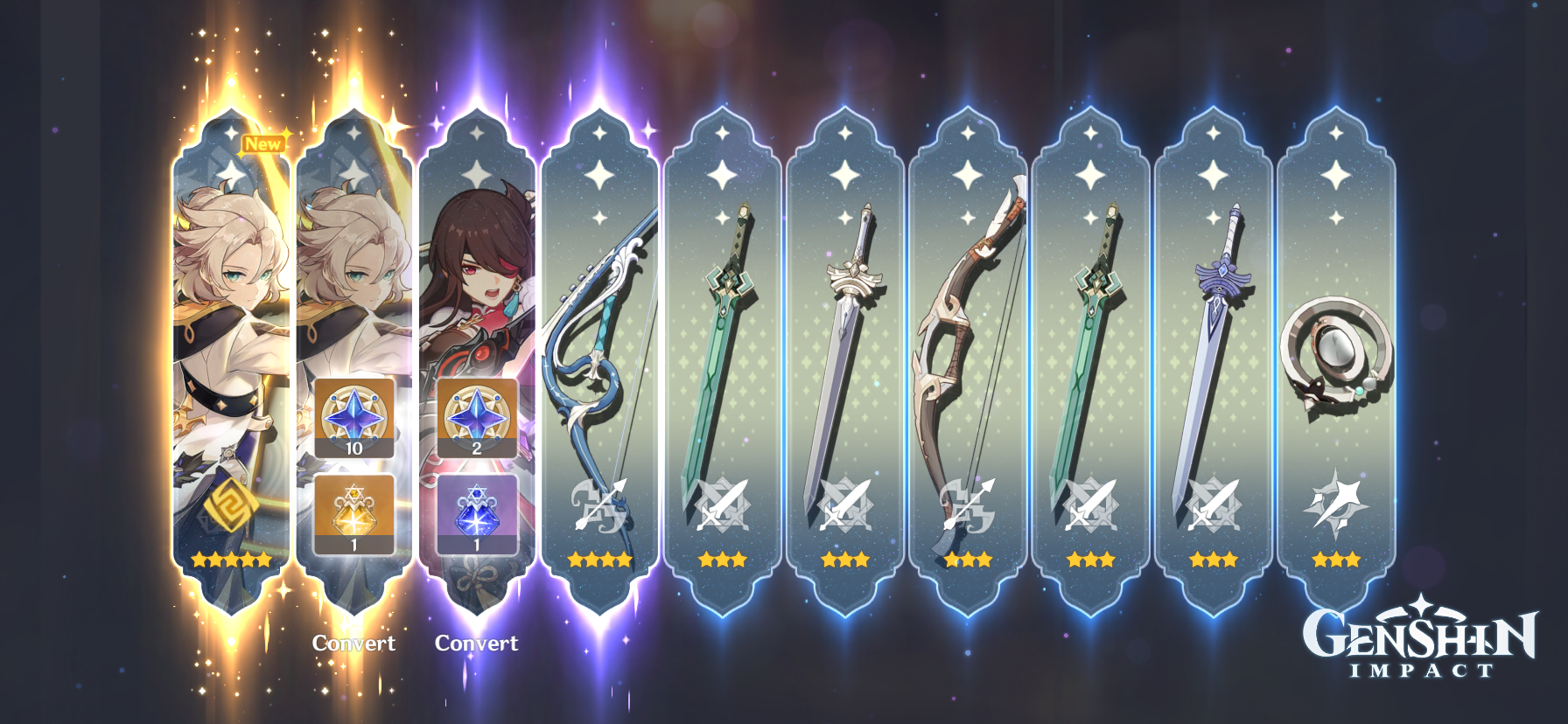The width and height of the screenshot is (1568, 724).
Task: Select the Beidou character card
Action: pos(477,262)
